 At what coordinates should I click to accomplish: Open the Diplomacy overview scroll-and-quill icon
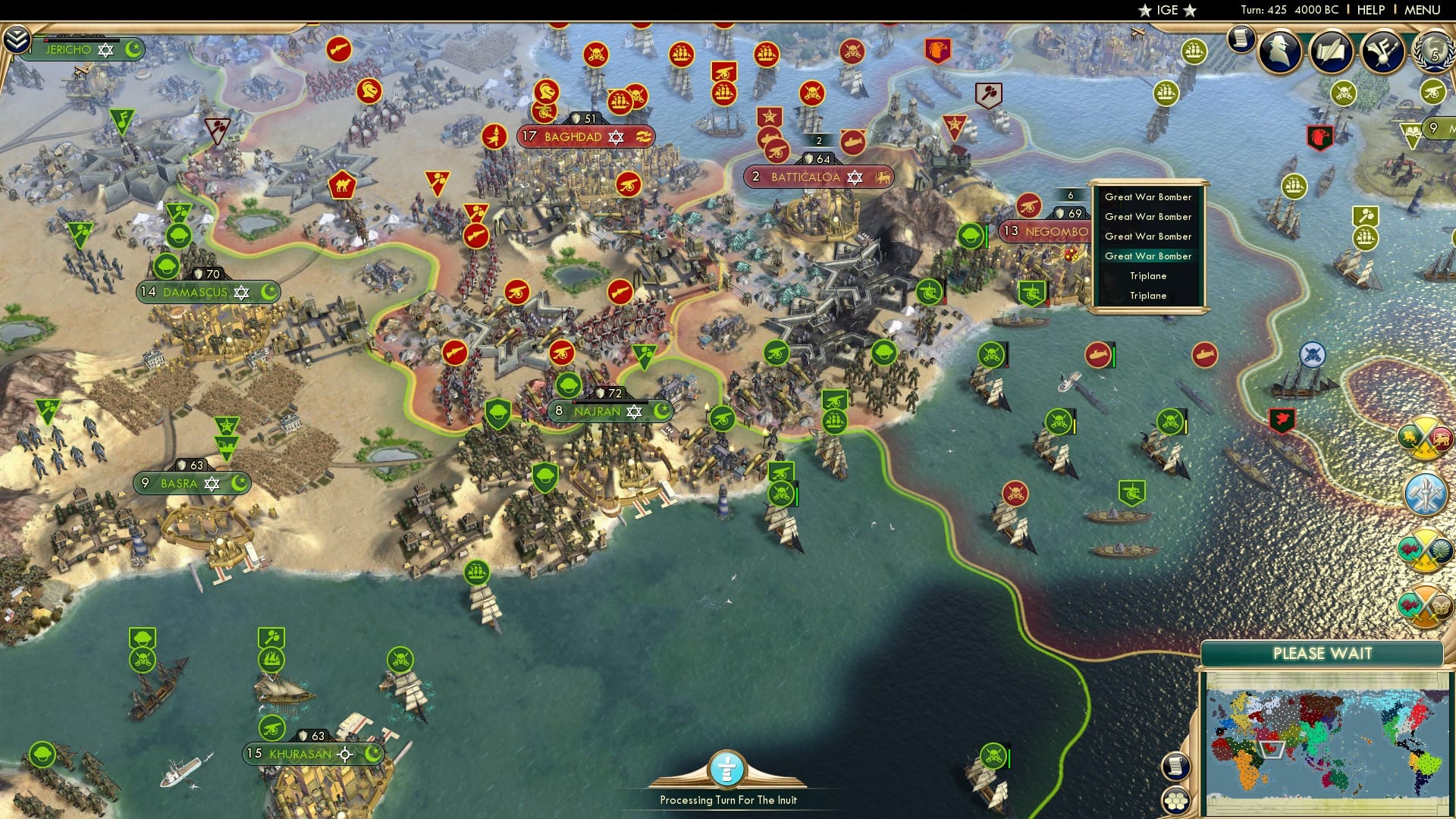(1331, 49)
